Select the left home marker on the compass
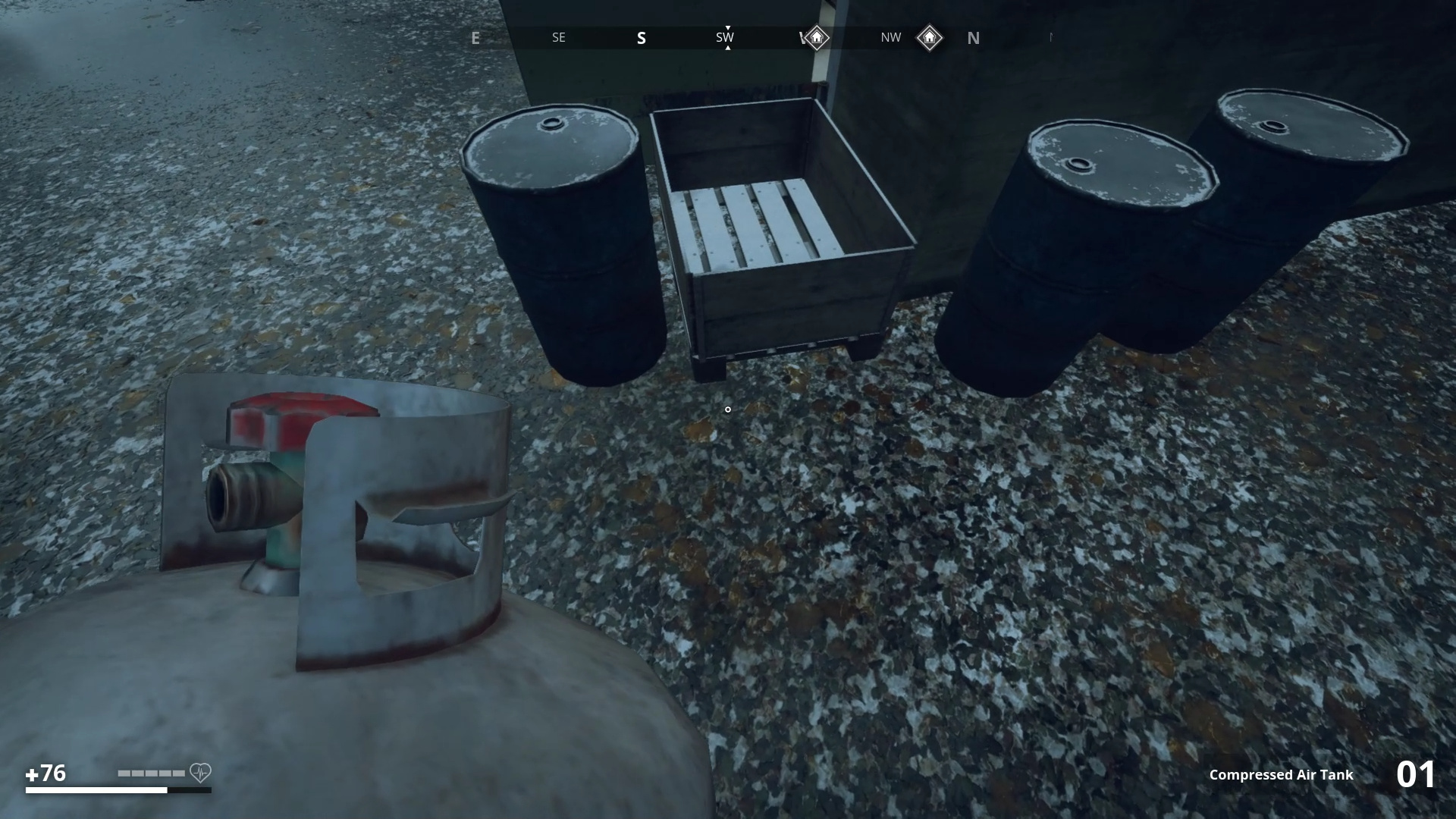This screenshot has width=1456, height=819. 815,37
